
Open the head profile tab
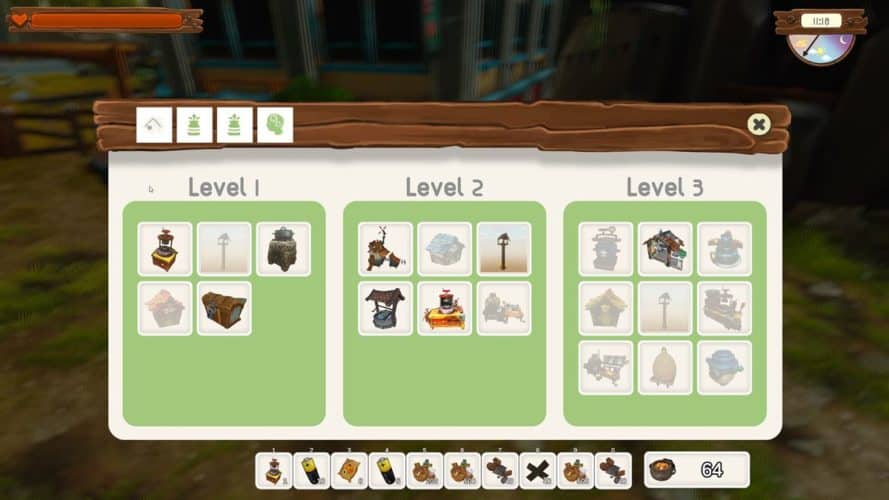pyautogui.click(x=275, y=125)
